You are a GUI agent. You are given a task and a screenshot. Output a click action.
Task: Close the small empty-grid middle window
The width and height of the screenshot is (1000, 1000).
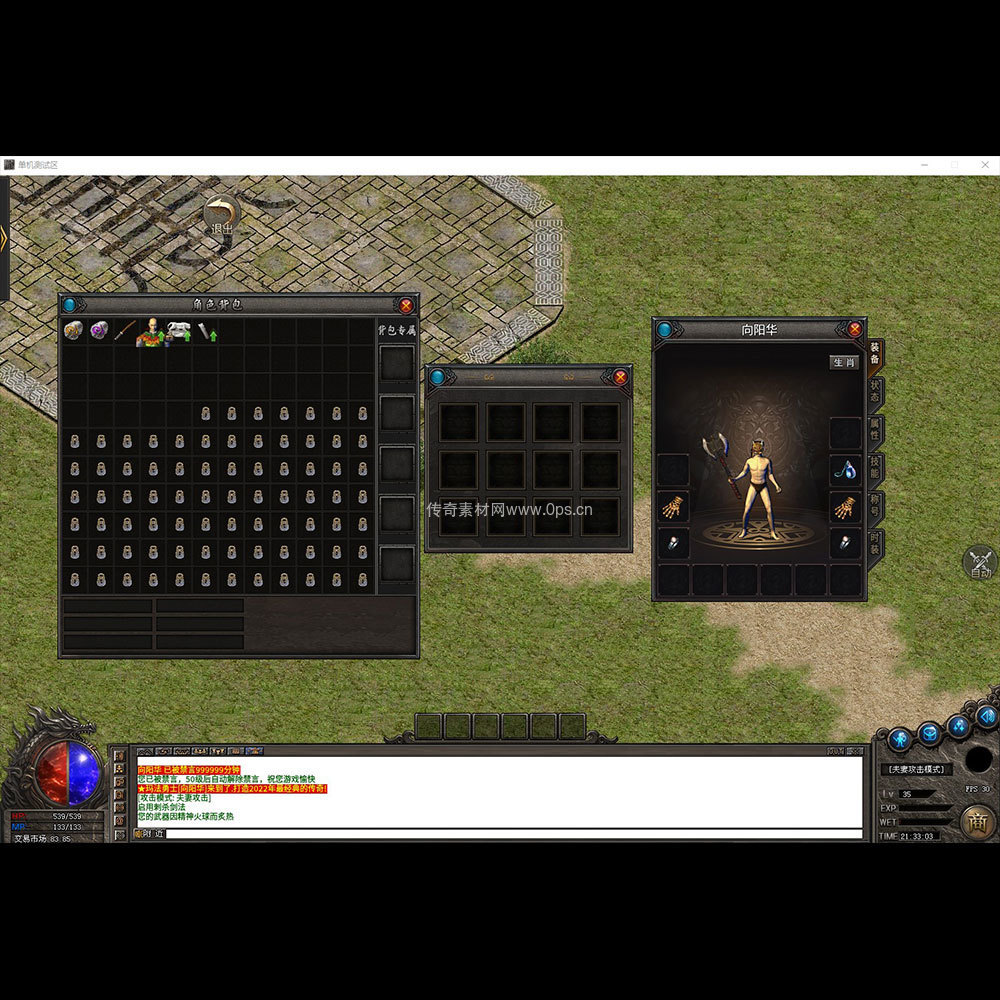620,377
